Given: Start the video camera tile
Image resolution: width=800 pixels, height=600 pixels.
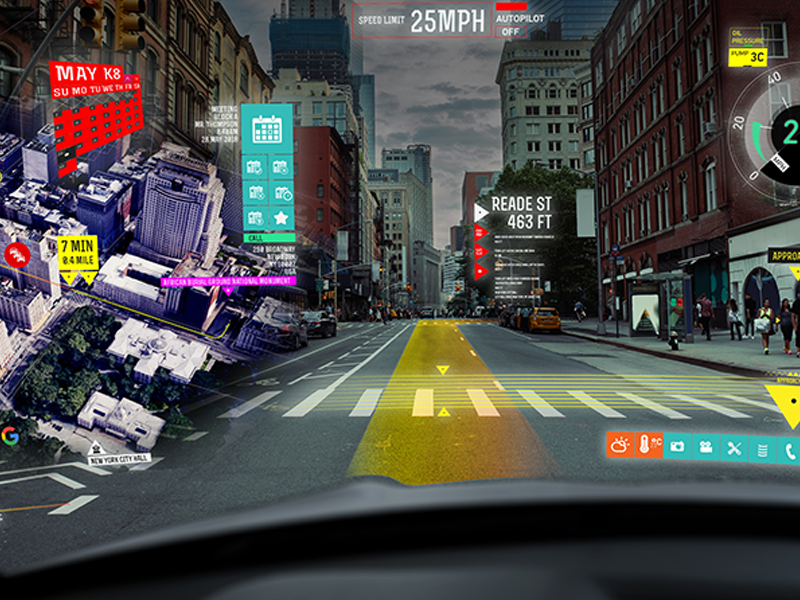Looking at the screenshot, I should click(x=707, y=446).
